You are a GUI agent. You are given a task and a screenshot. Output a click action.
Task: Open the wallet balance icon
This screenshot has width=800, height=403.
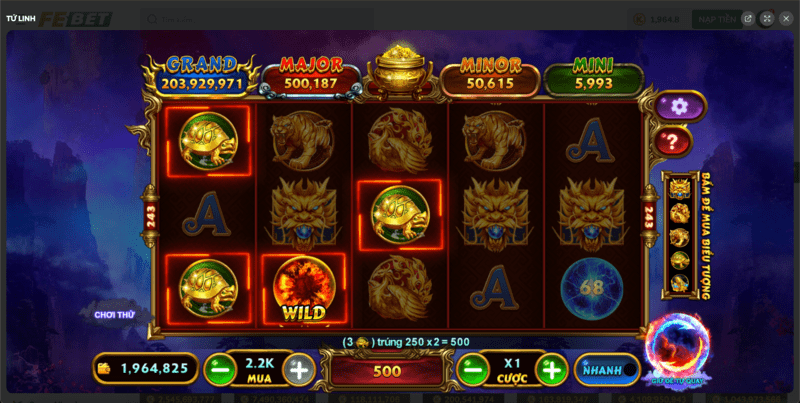104,368
